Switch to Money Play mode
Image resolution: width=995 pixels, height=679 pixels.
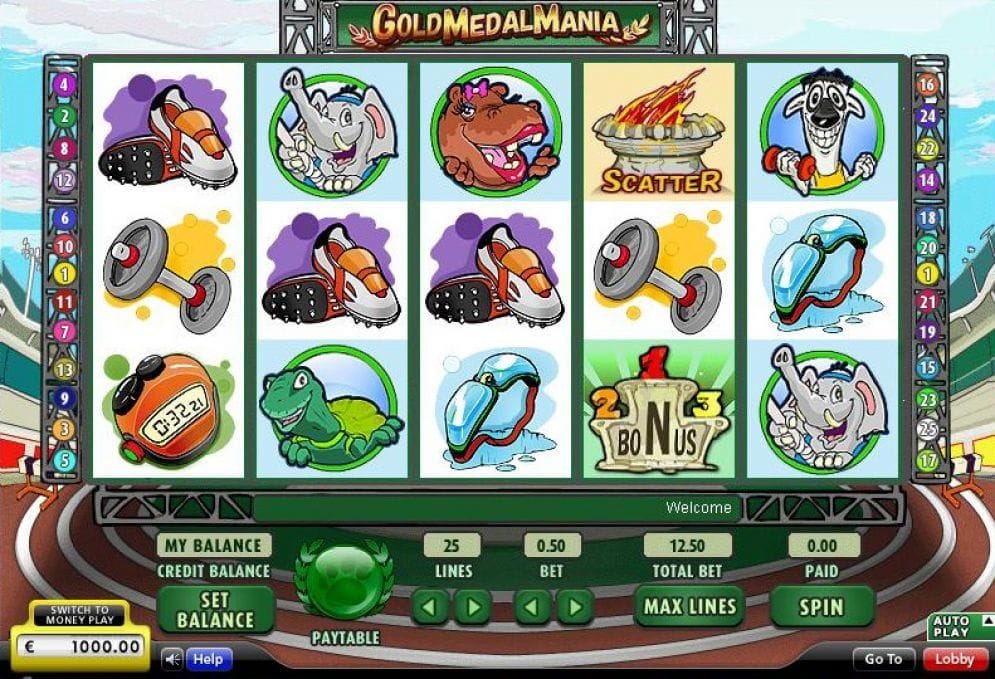pyautogui.click(x=81, y=616)
